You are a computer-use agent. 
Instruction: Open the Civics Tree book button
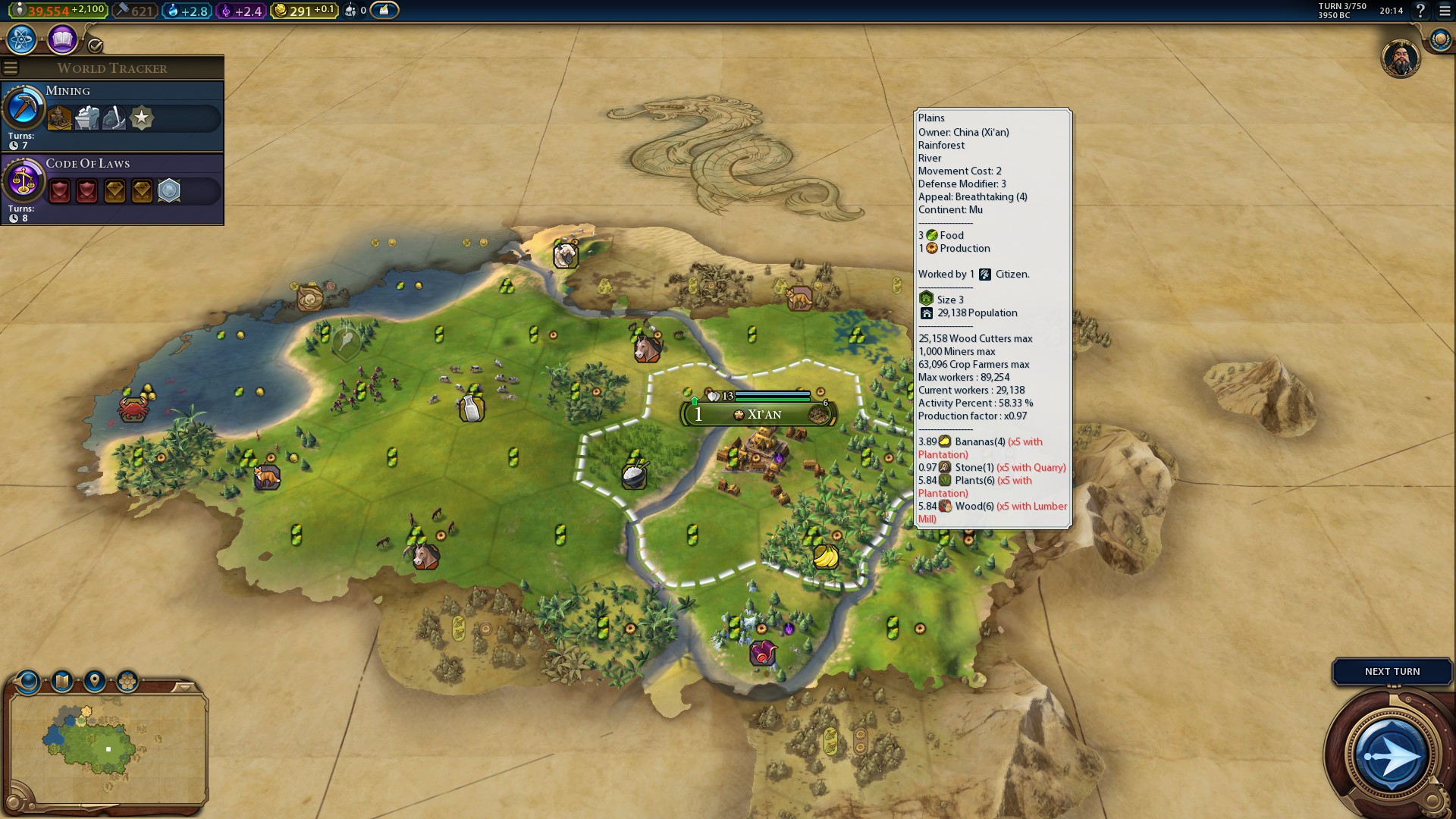point(62,39)
